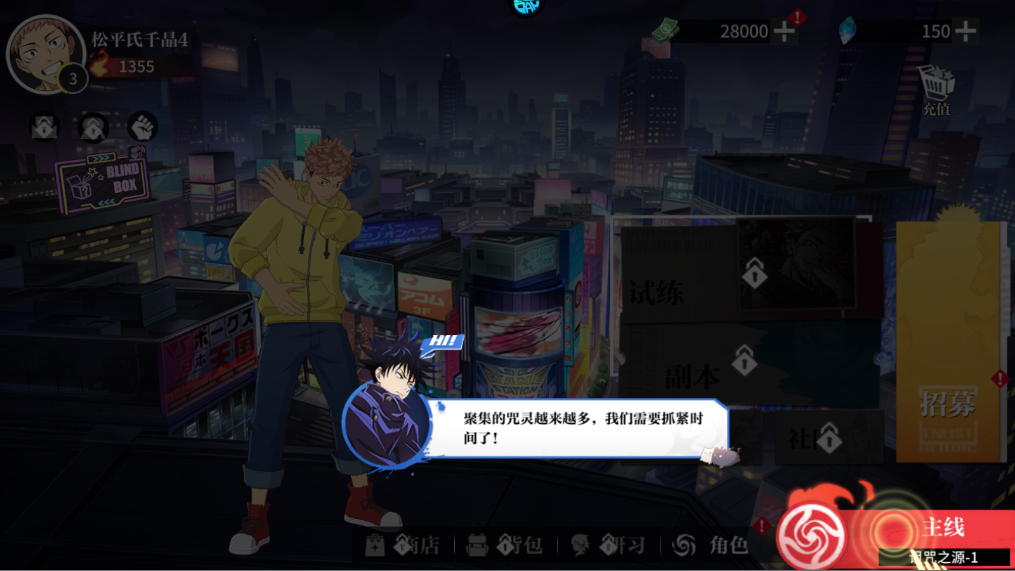Viewport: 1015px width, 571px height.
Task: Open the 研习 study menu
Action: [608, 545]
